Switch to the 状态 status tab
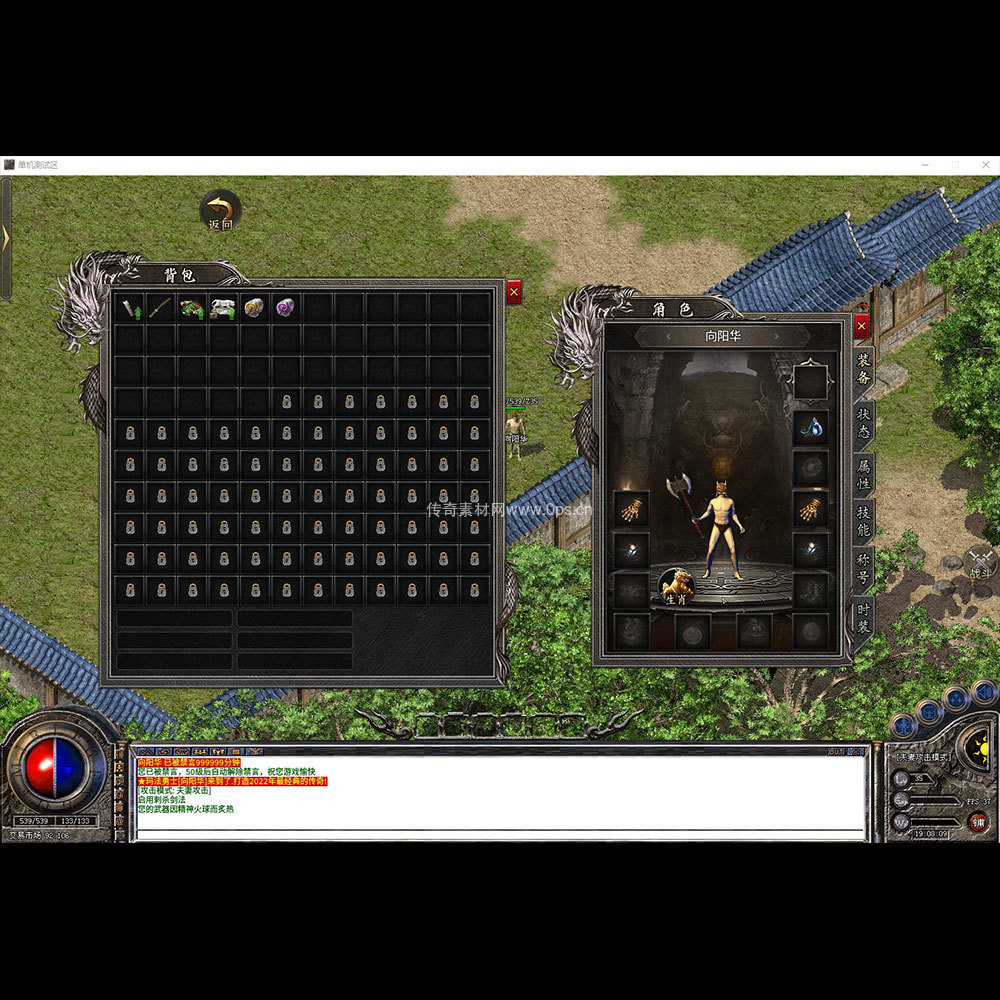The image size is (1000, 1000). click(x=864, y=424)
